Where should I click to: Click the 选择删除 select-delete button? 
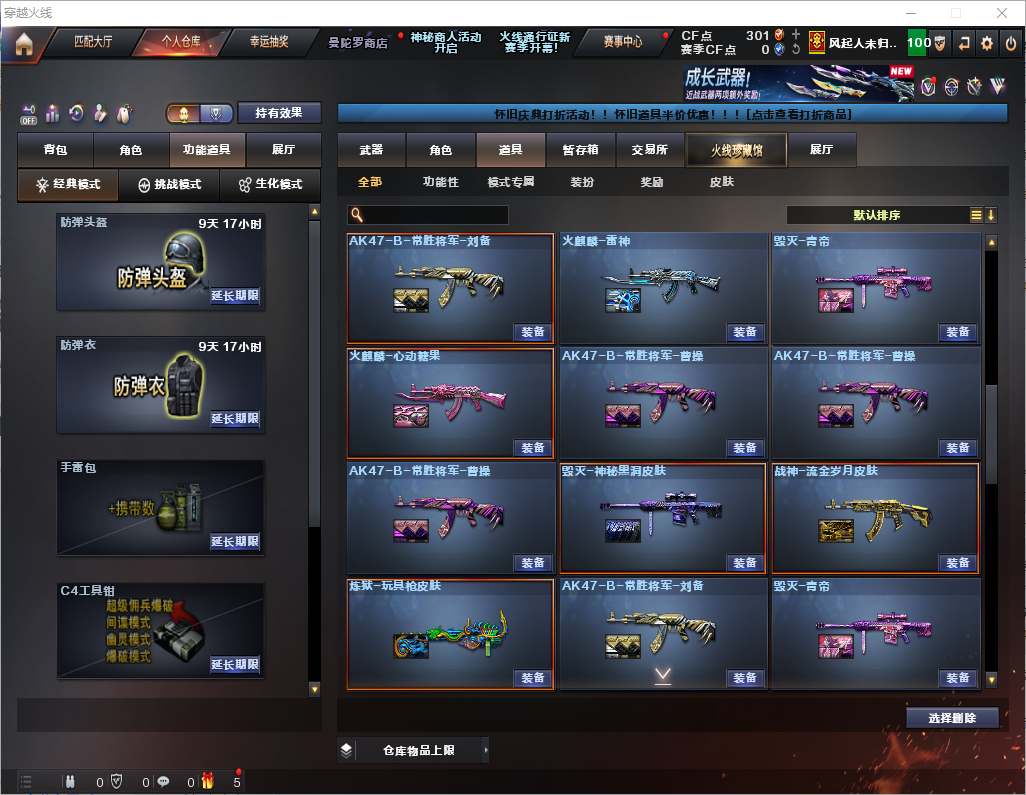pyautogui.click(x=952, y=718)
